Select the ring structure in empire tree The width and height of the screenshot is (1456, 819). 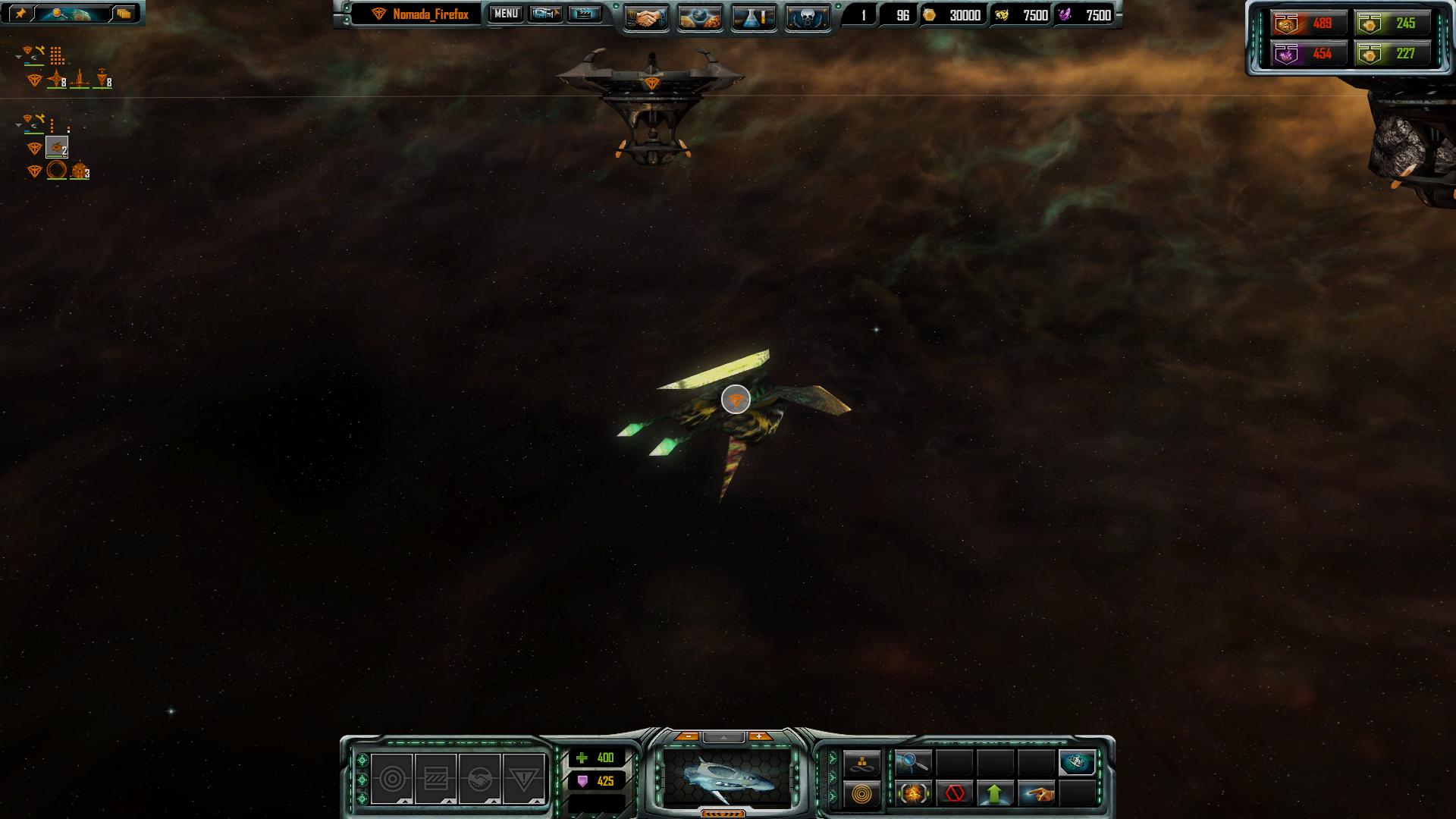[57, 171]
